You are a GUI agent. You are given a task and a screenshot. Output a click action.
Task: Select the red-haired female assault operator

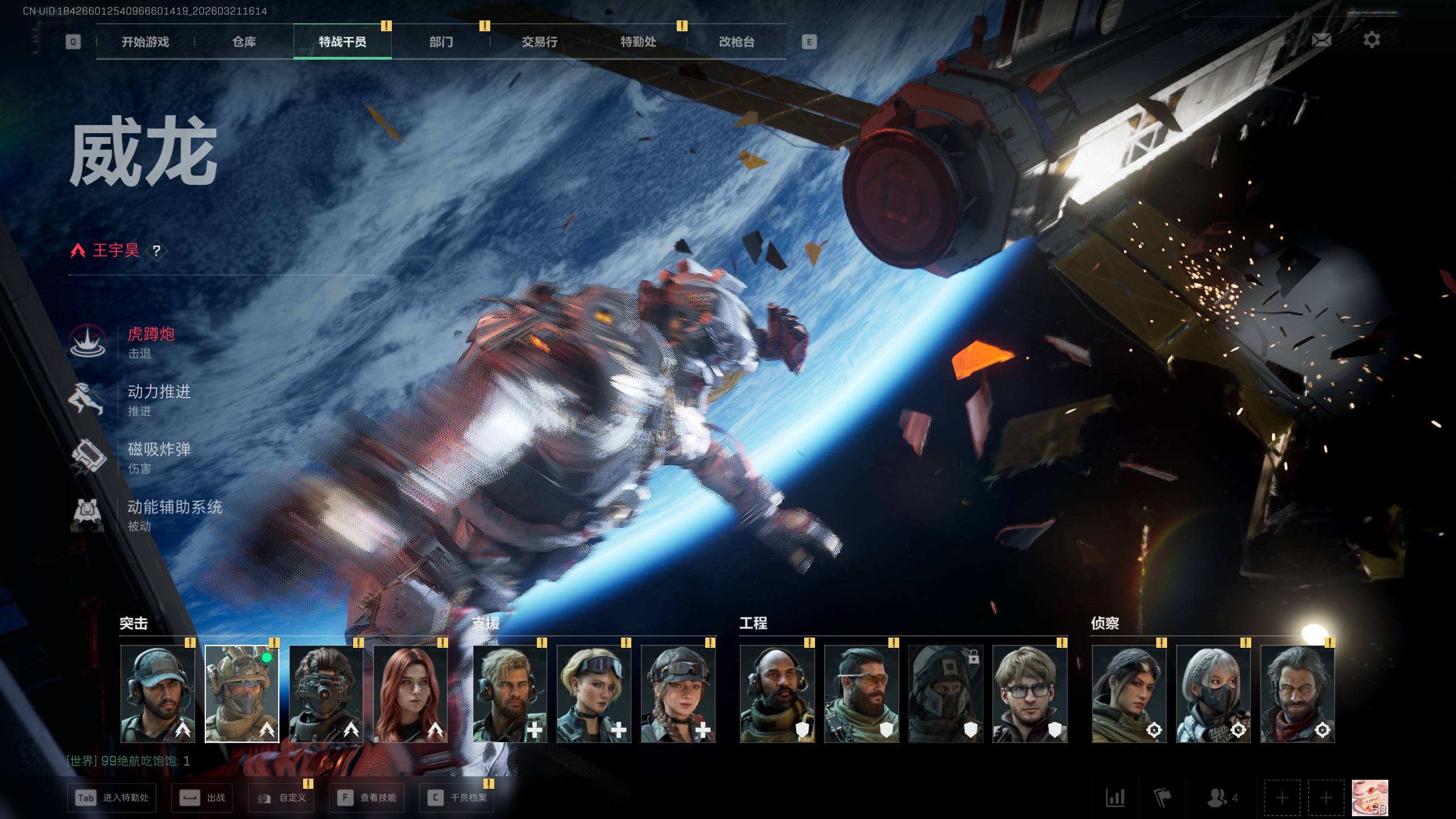click(411, 694)
